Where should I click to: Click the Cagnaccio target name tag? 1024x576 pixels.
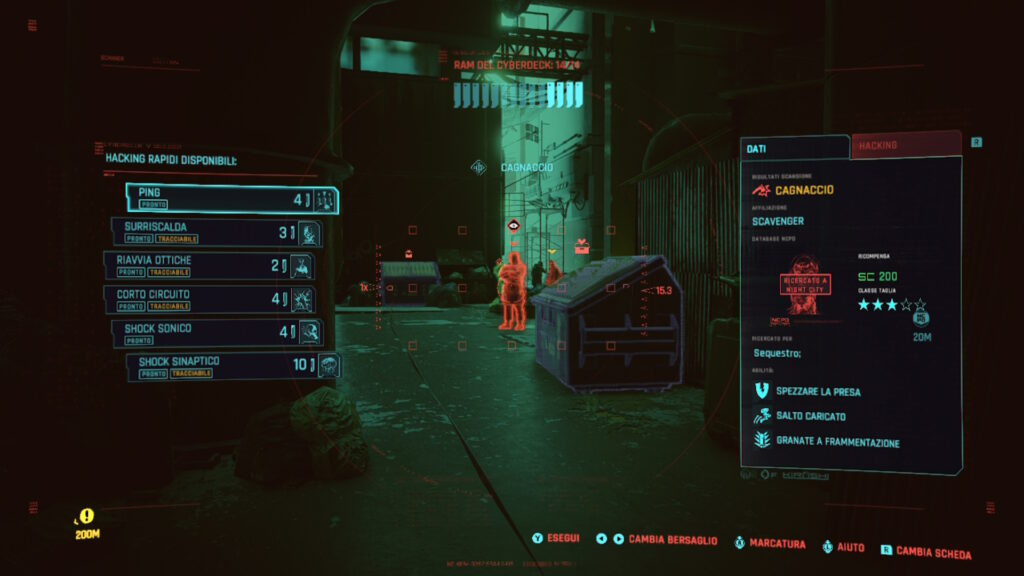[x=526, y=167]
